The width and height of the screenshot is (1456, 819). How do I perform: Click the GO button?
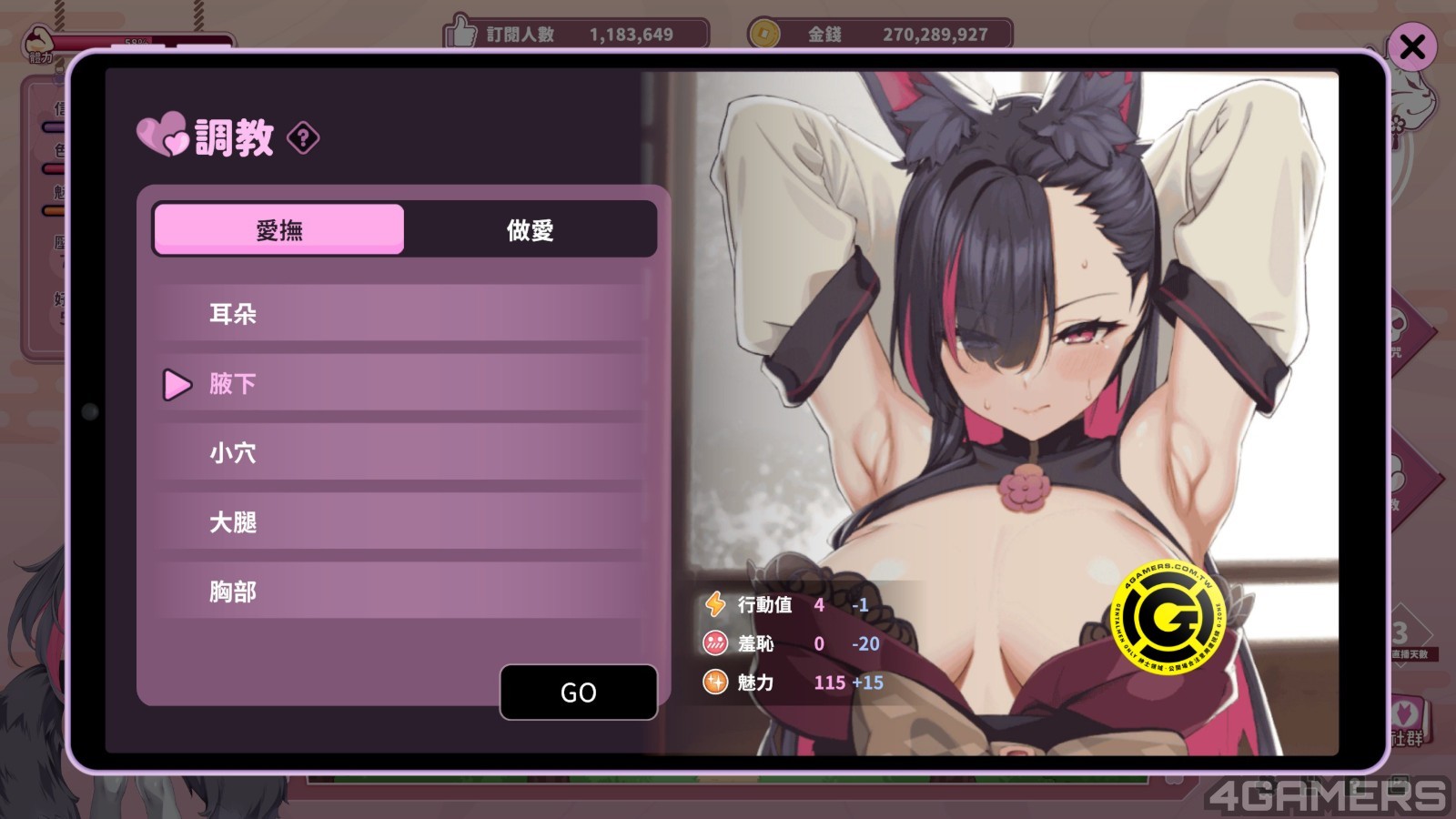pyautogui.click(x=579, y=693)
